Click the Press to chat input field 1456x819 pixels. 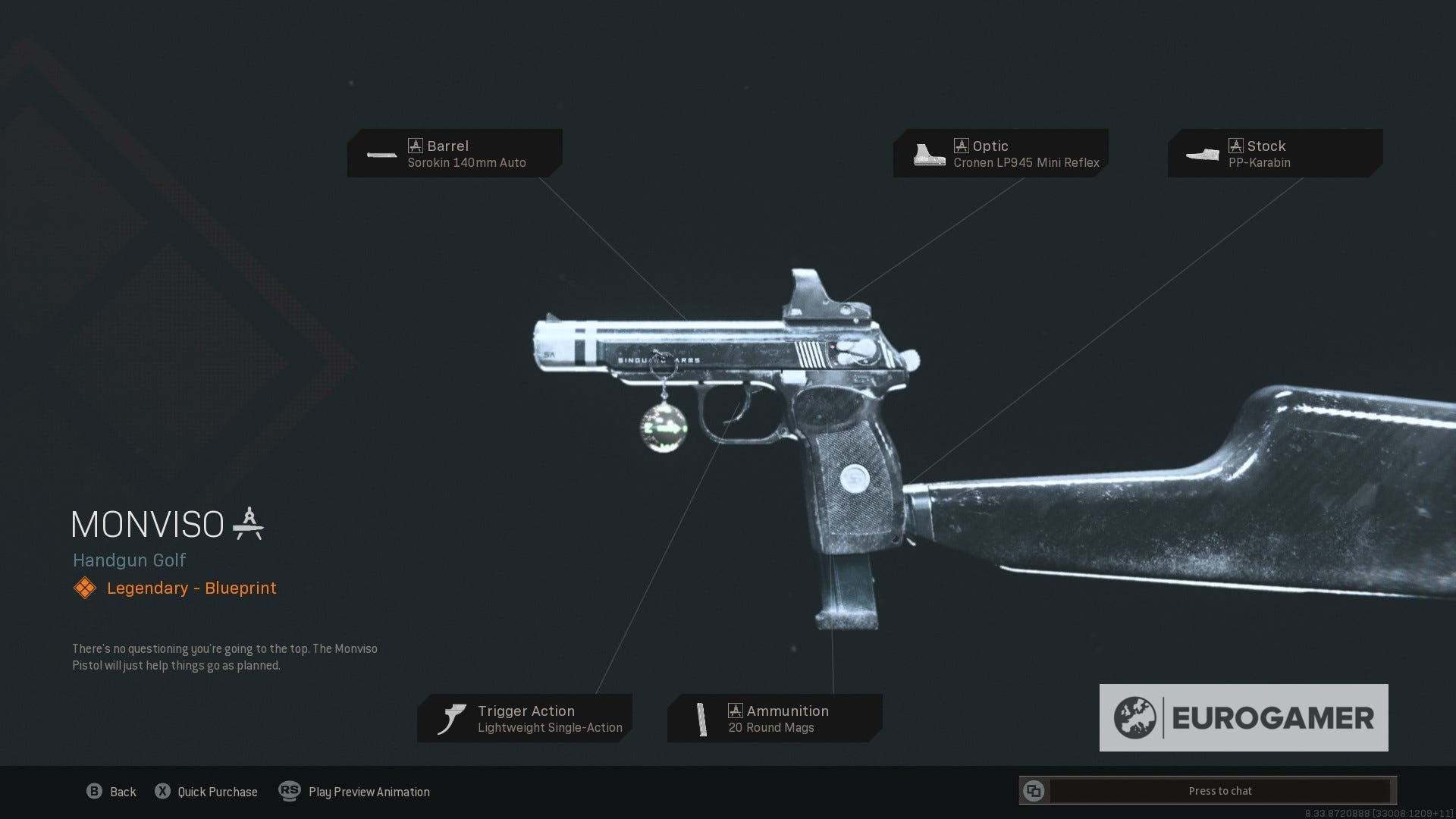(1221, 790)
